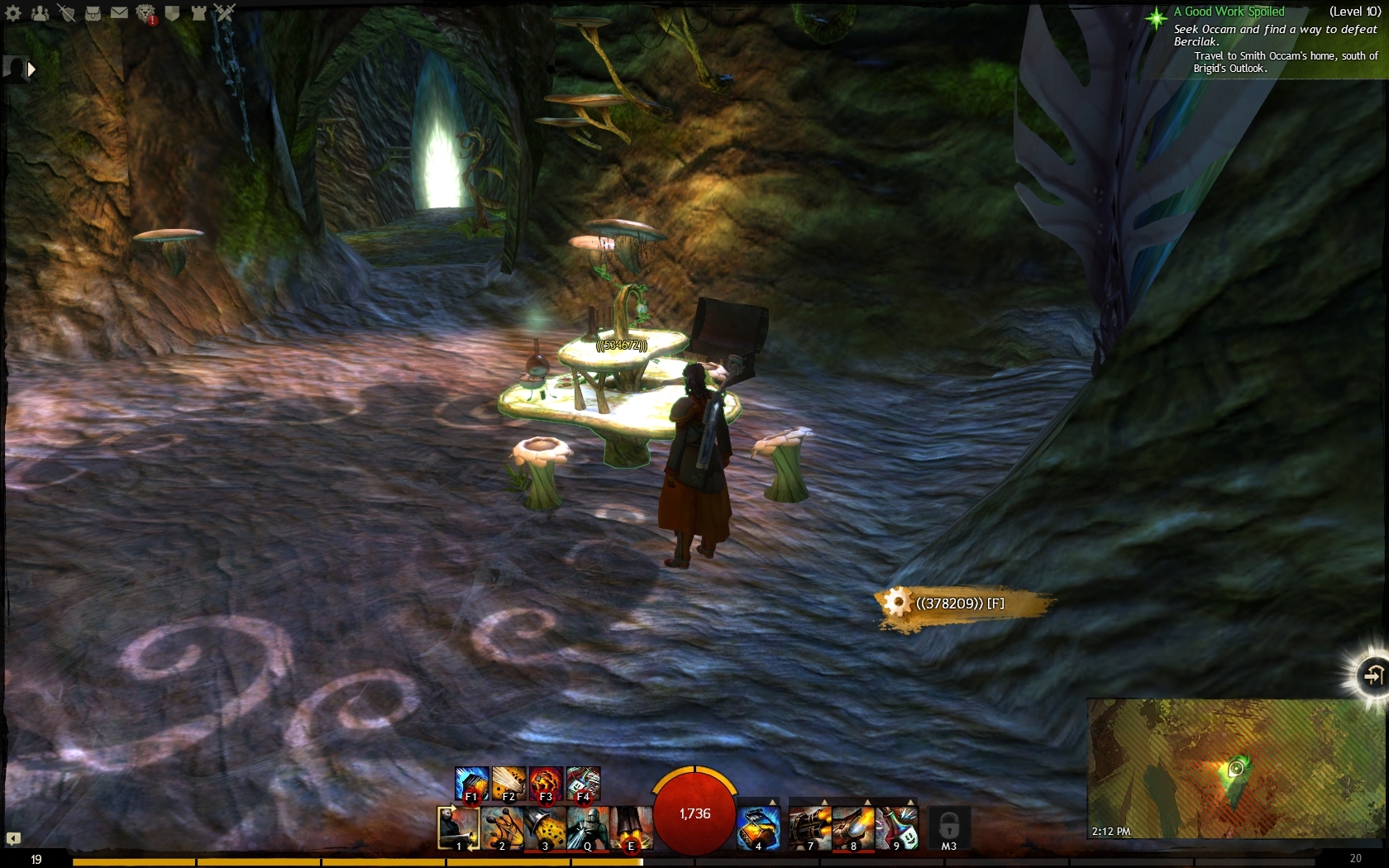Expand the party portrait arrow
The width and height of the screenshot is (1389, 868).
tap(31, 69)
